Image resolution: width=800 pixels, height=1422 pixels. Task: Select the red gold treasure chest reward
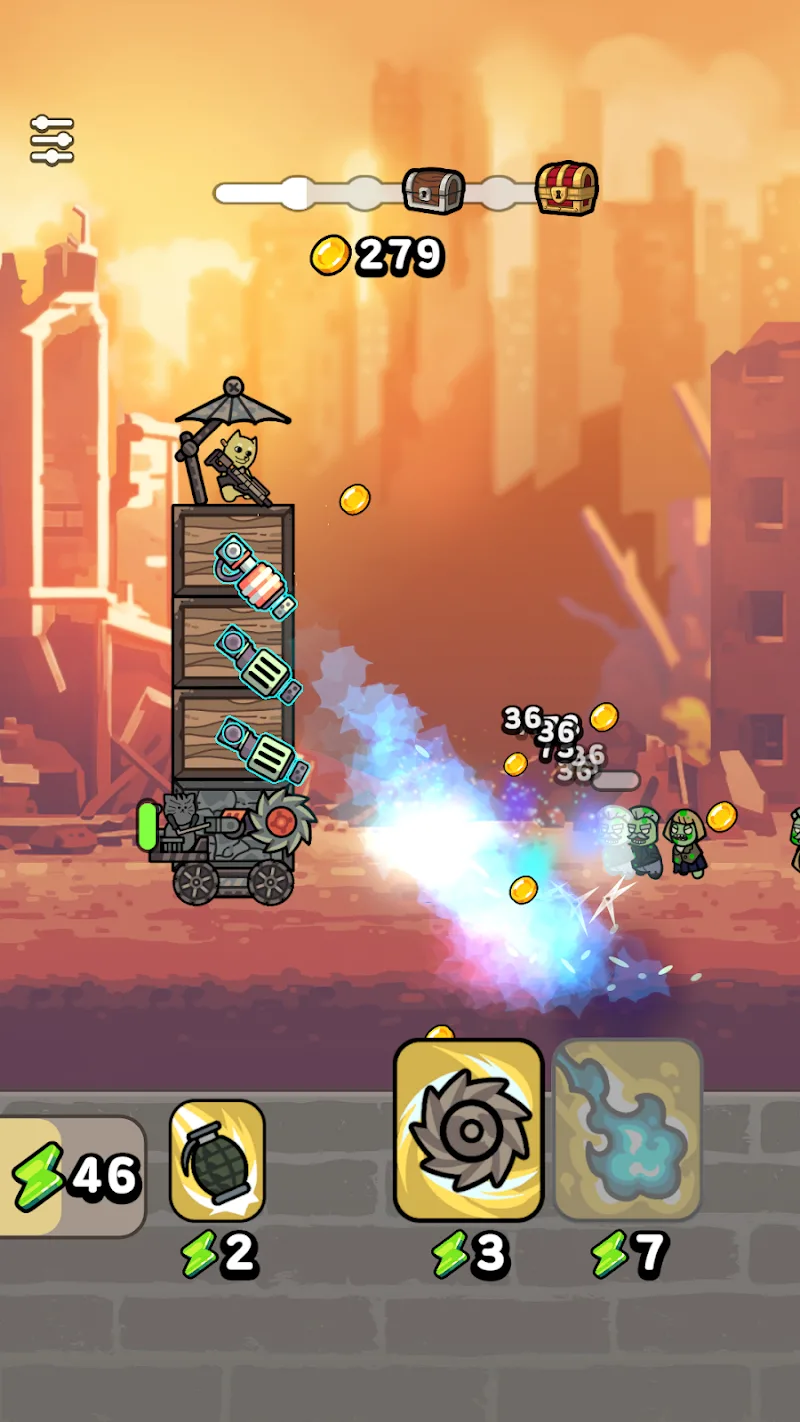coord(566,188)
